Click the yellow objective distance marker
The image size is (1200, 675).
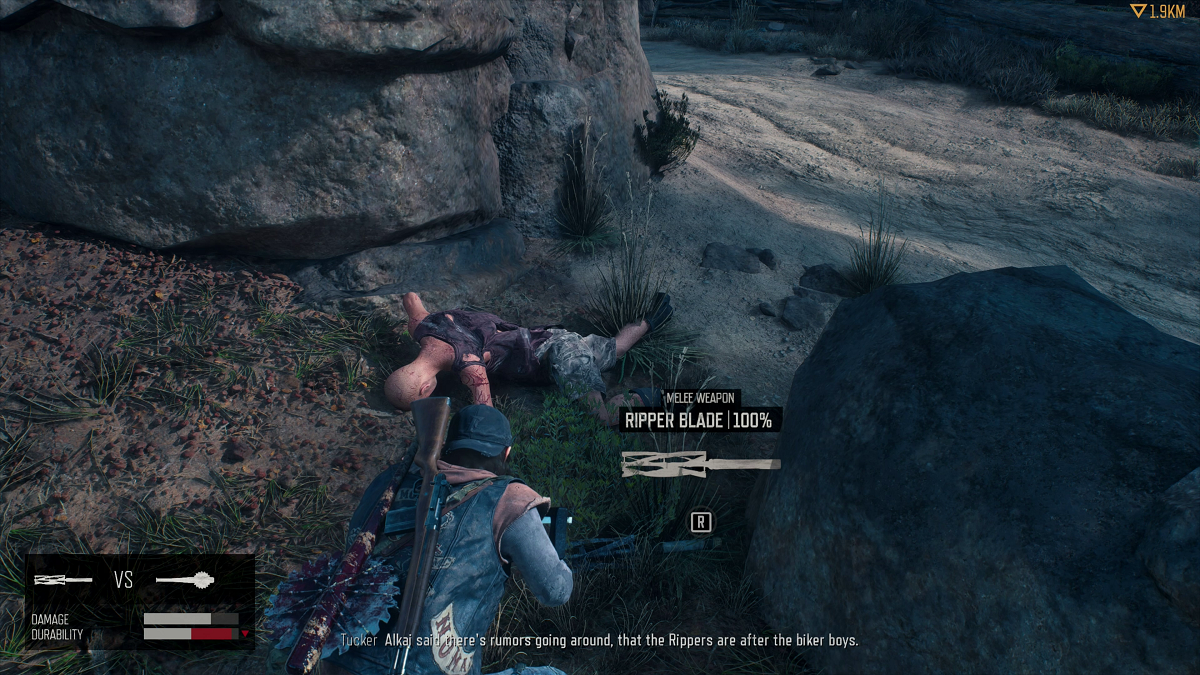click(1157, 12)
